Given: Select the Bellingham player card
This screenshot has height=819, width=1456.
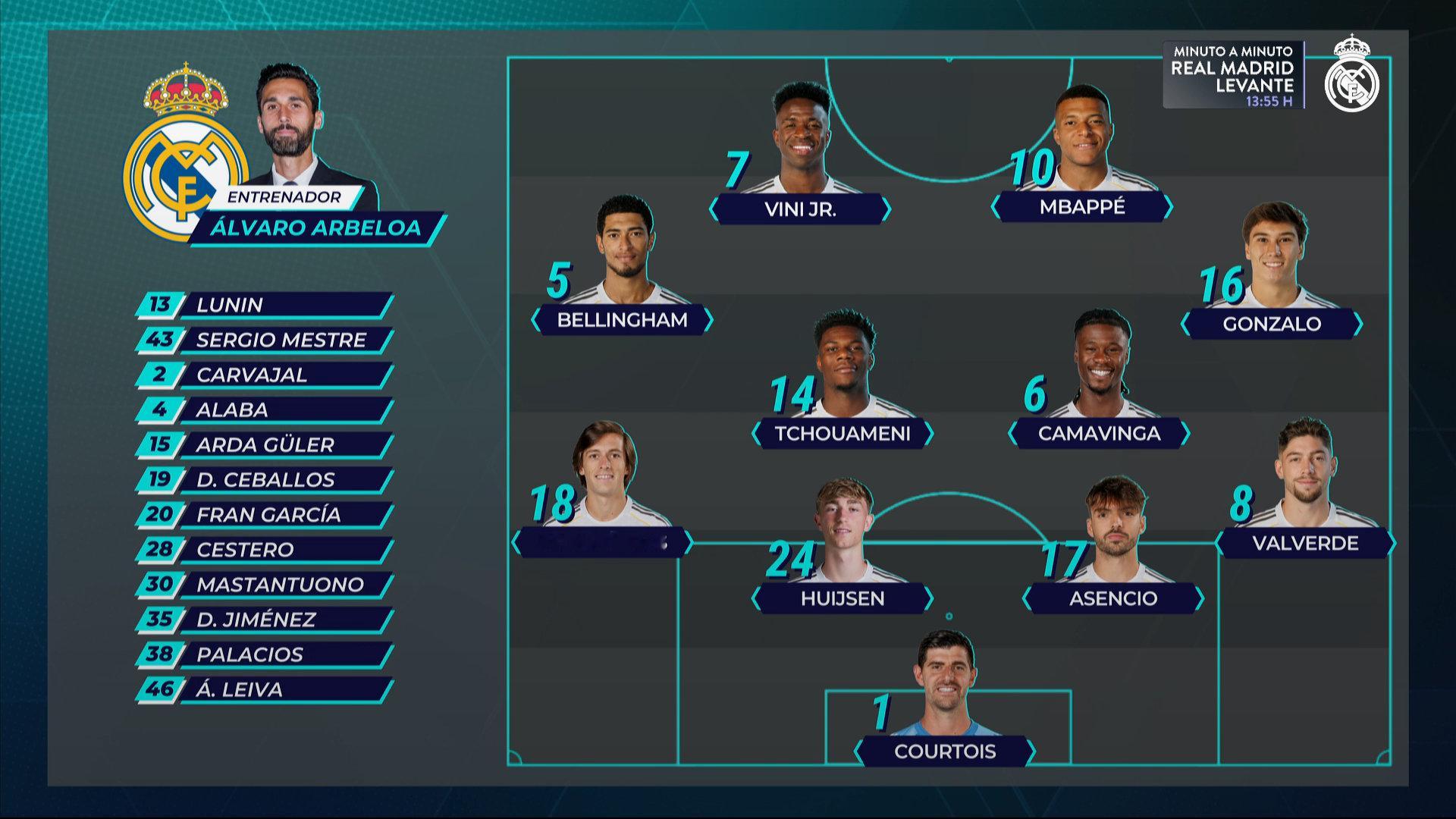Looking at the screenshot, I should 622,320.
